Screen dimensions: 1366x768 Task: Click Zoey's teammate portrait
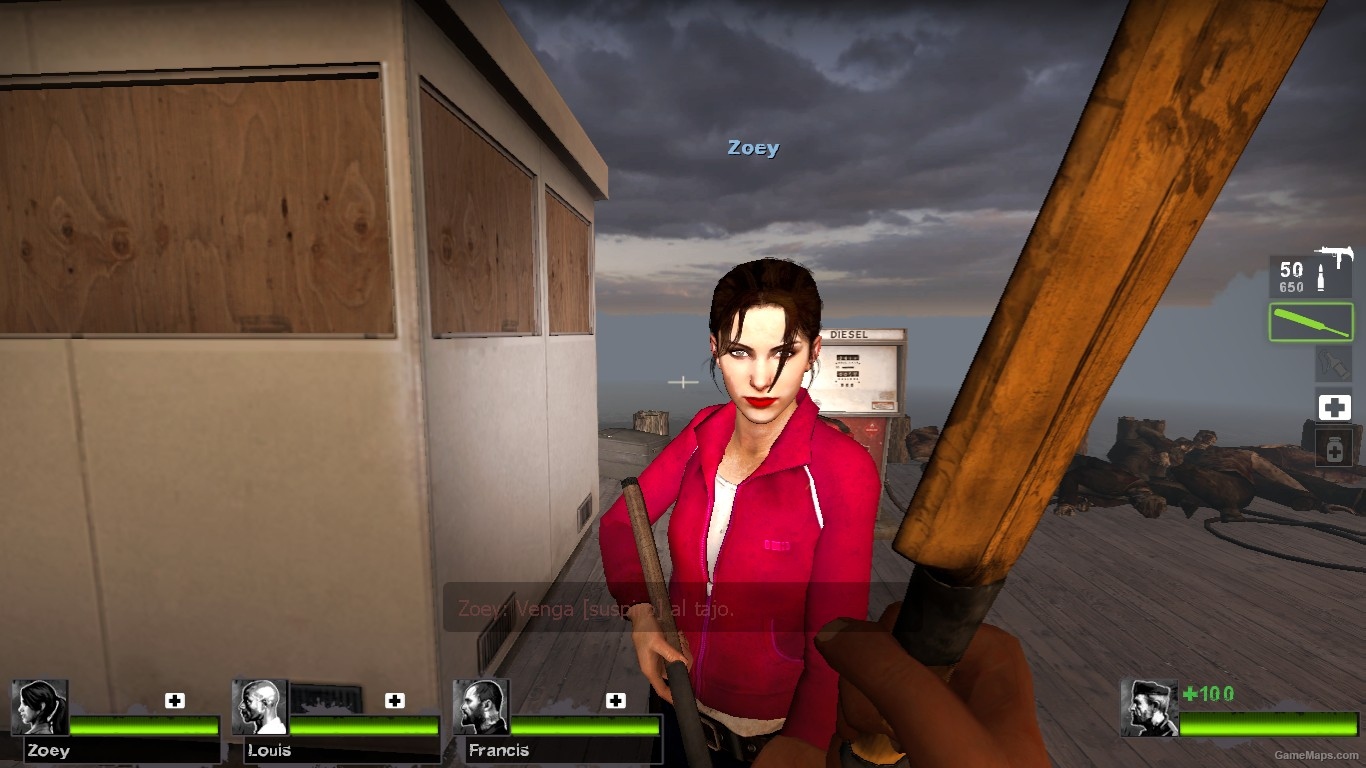pos(40,707)
